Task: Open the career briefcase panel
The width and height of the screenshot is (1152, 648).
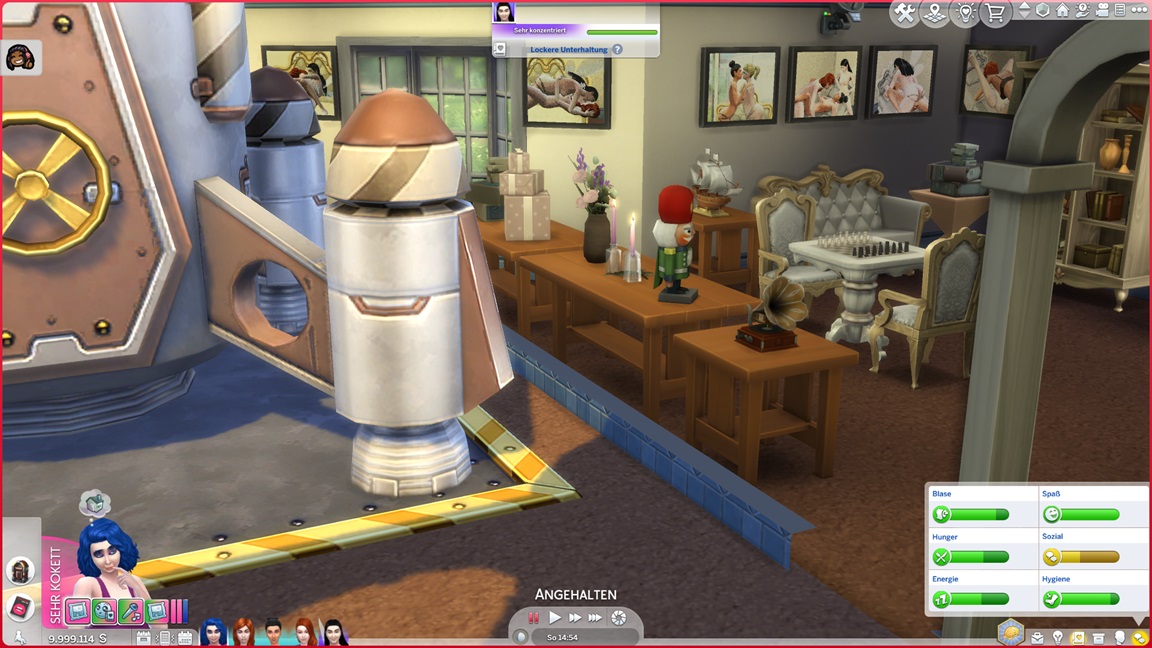Action: pos(1037,637)
